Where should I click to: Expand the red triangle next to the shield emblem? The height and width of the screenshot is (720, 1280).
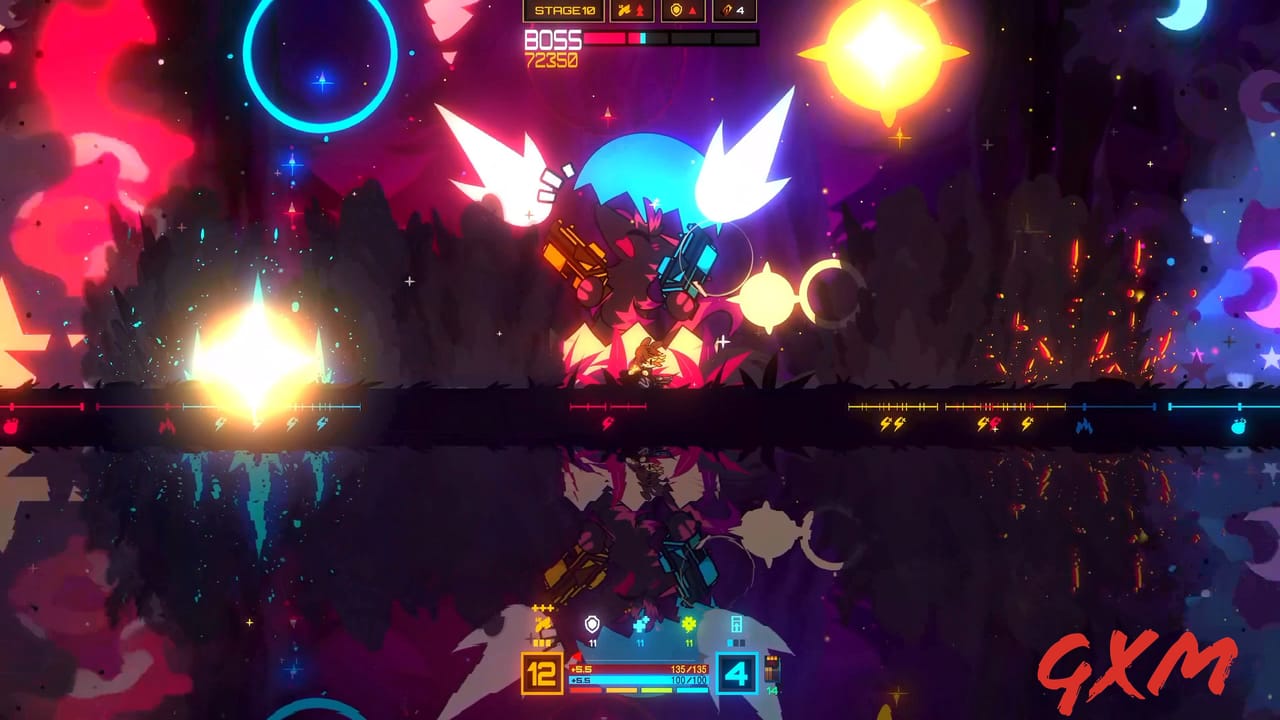(x=692, y=11)
